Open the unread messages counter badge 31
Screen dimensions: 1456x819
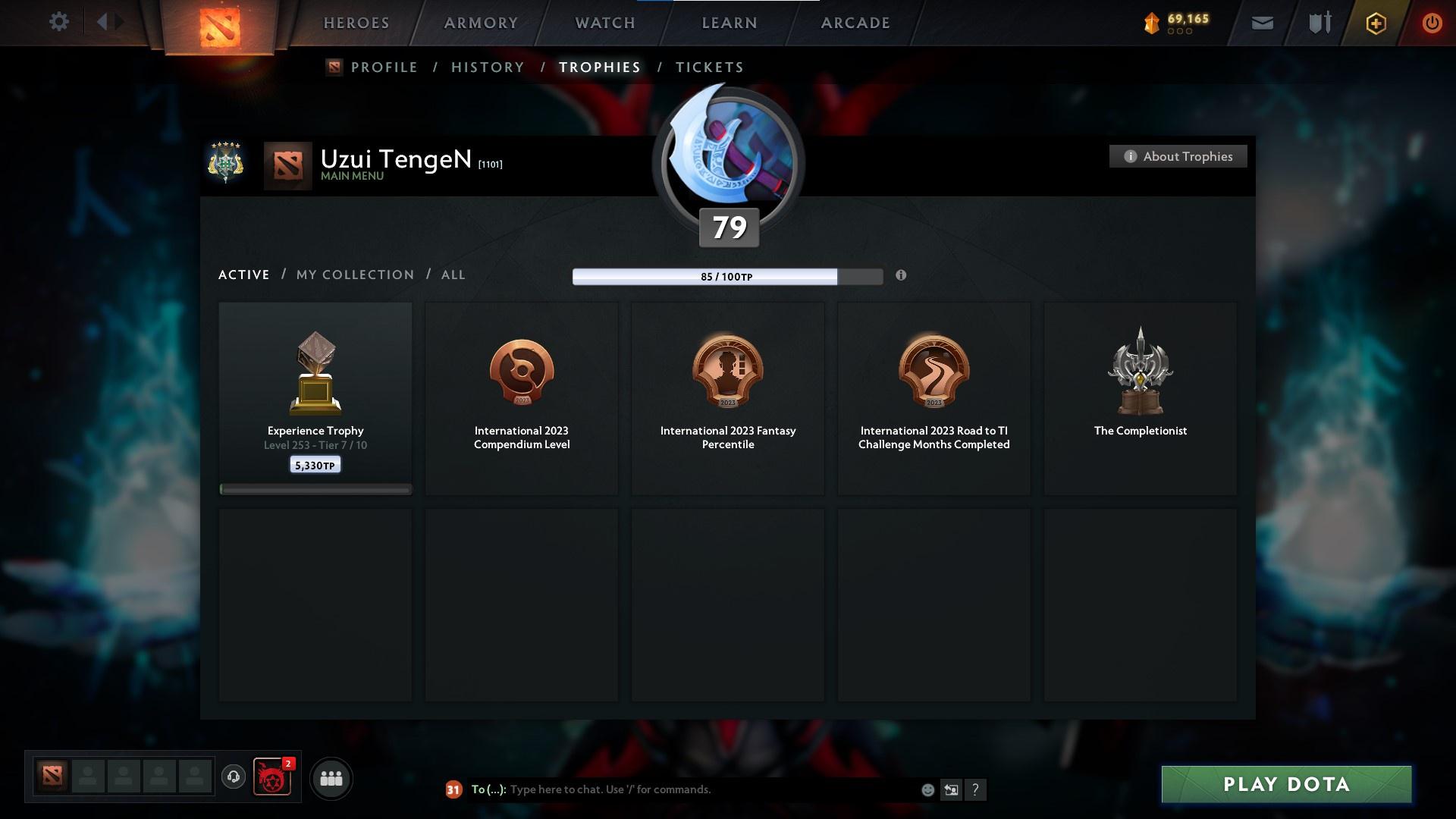(x=453, y=789)
